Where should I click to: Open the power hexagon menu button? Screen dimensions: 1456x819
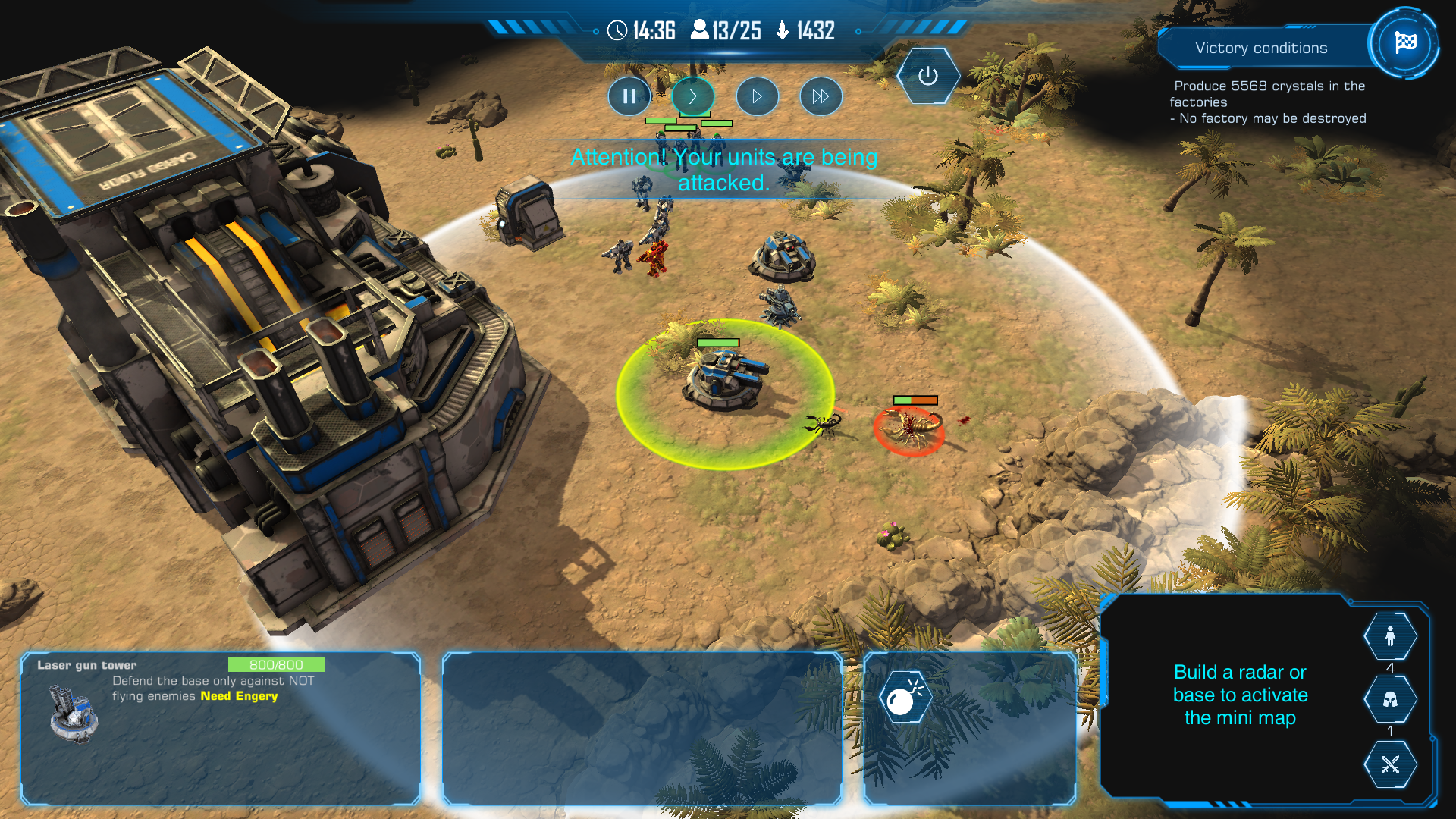tap(927, 76)
